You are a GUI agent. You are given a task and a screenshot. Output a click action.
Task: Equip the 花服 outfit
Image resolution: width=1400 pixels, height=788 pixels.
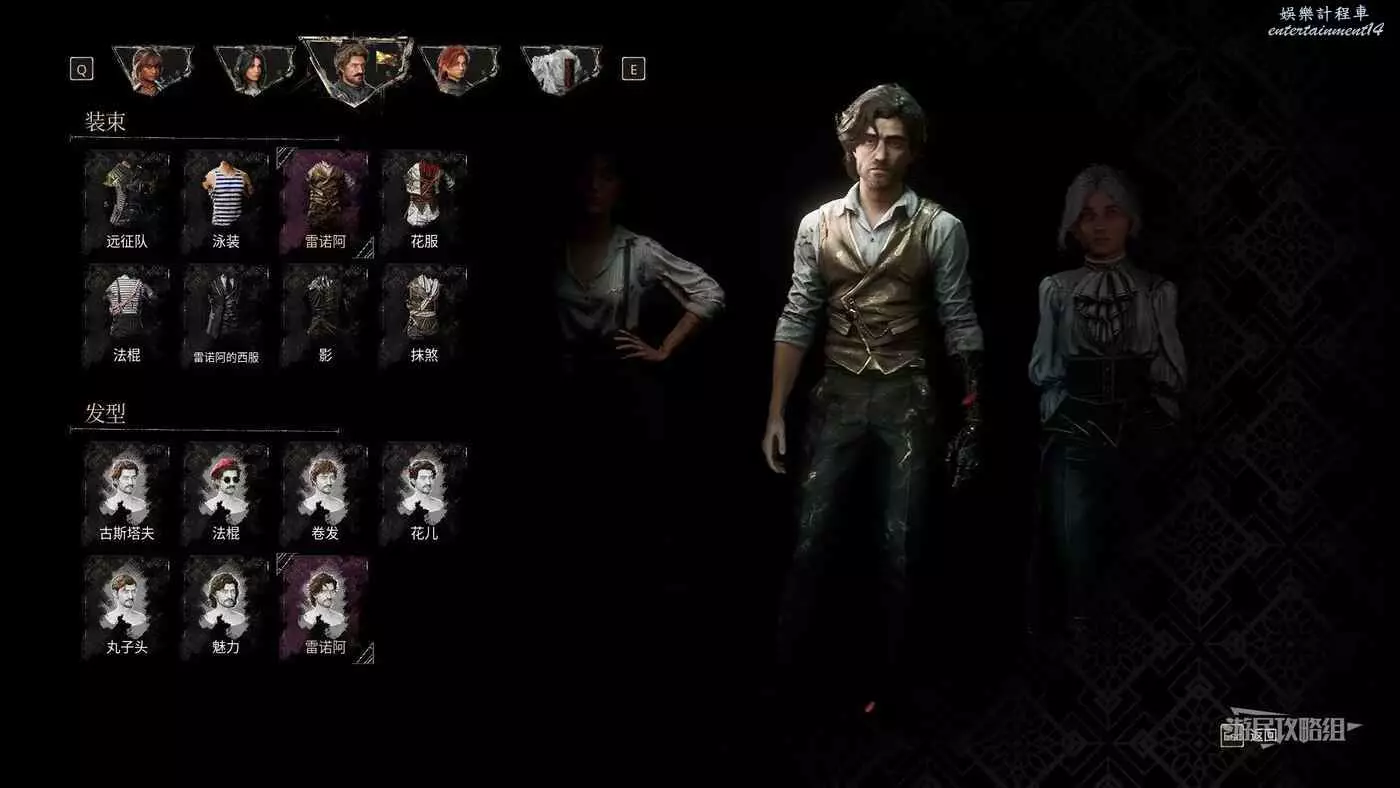click(x=424, y=199)
